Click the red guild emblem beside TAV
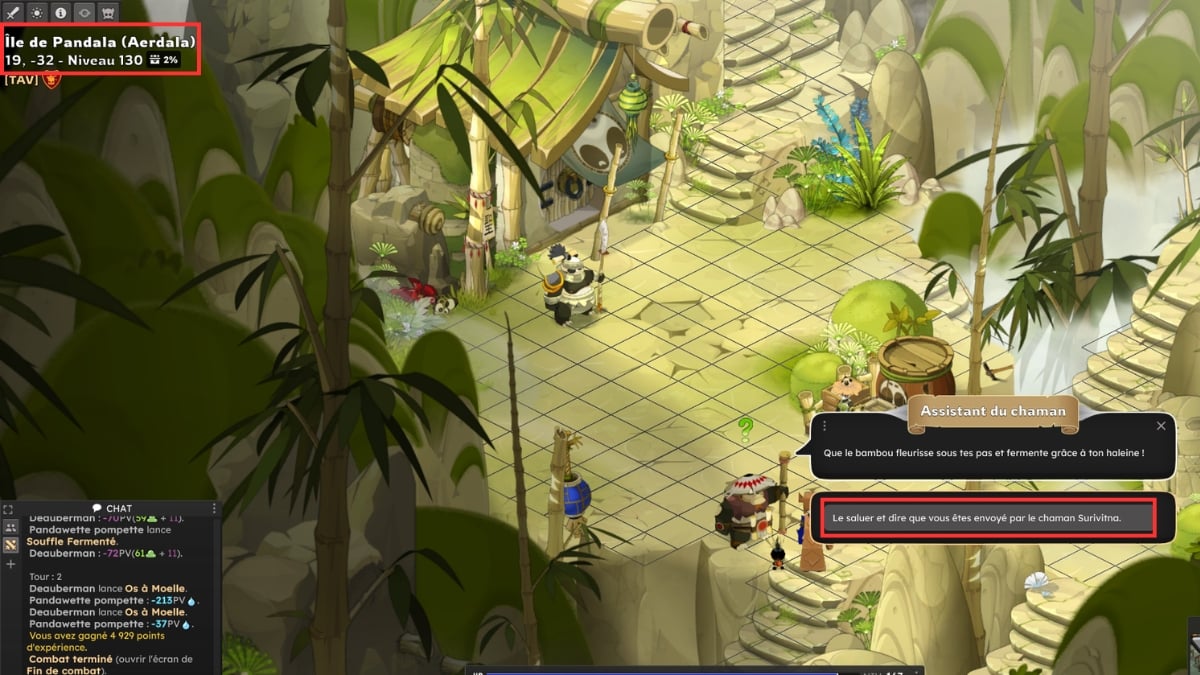This screenshot has width=1200, height=675. pos(52,80)
